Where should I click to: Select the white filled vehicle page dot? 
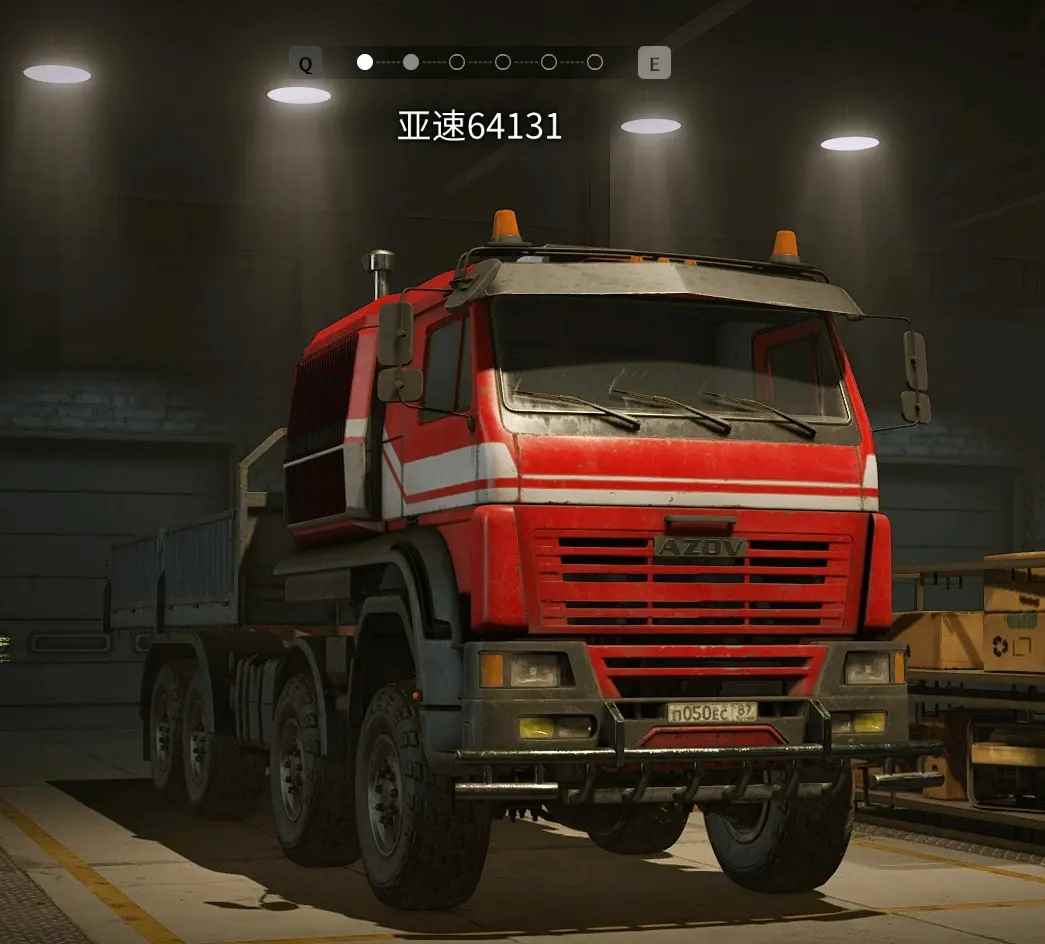pos(365,62)
